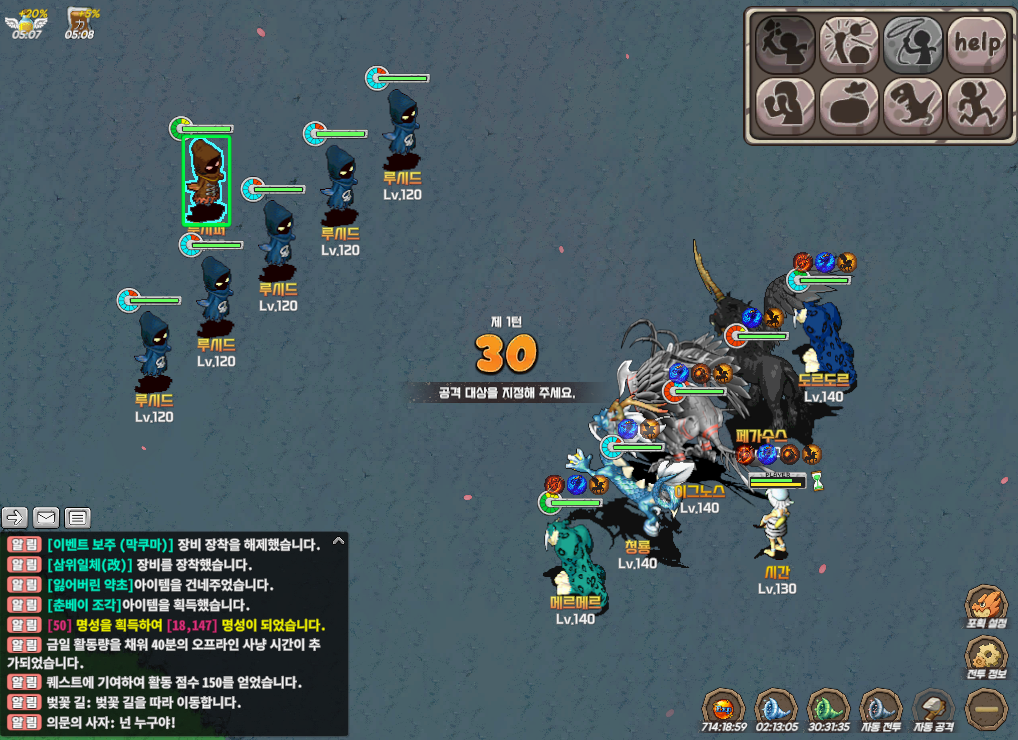Choose the rock-throw attack command
This screenshot has width=1018, height=740.
785,43
